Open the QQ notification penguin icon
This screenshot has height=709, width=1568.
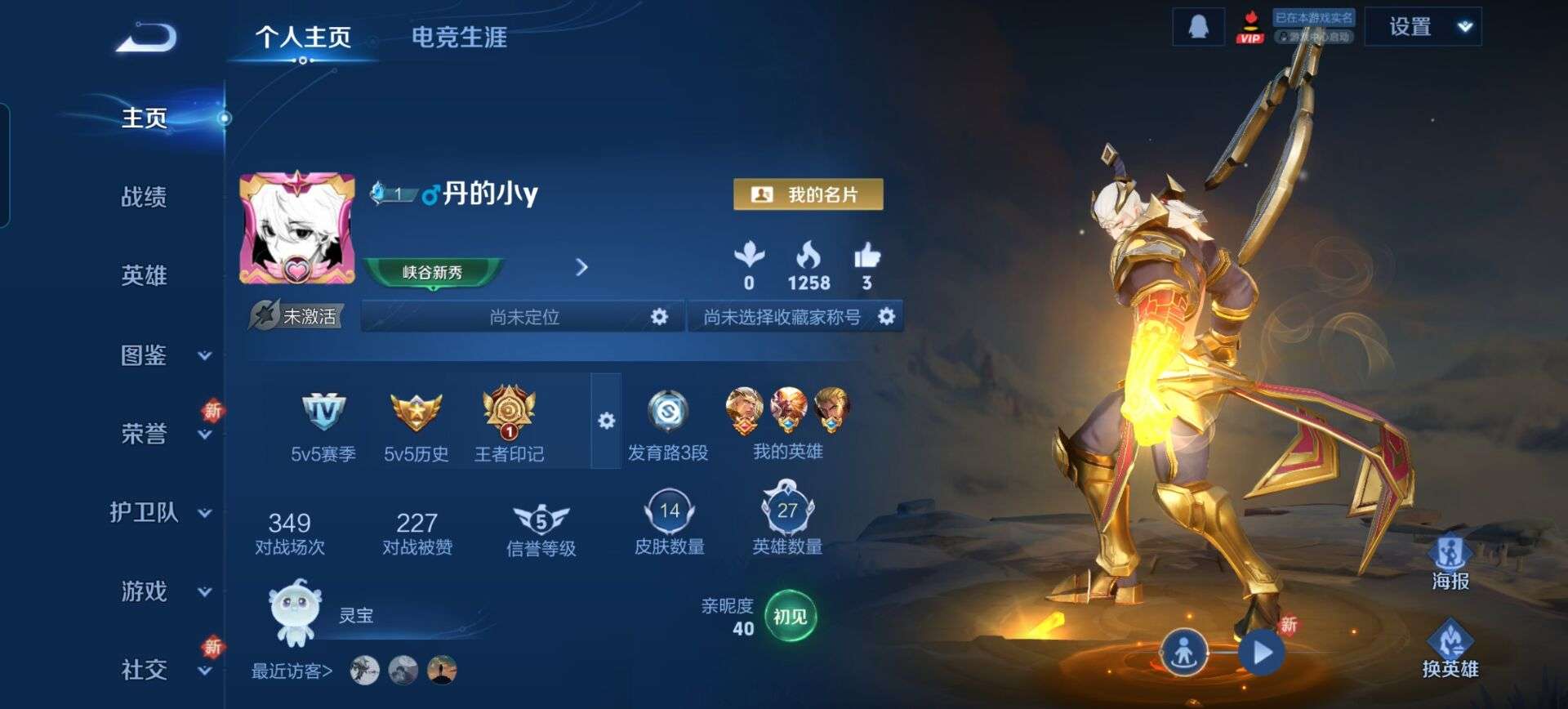click(1198, 25)
